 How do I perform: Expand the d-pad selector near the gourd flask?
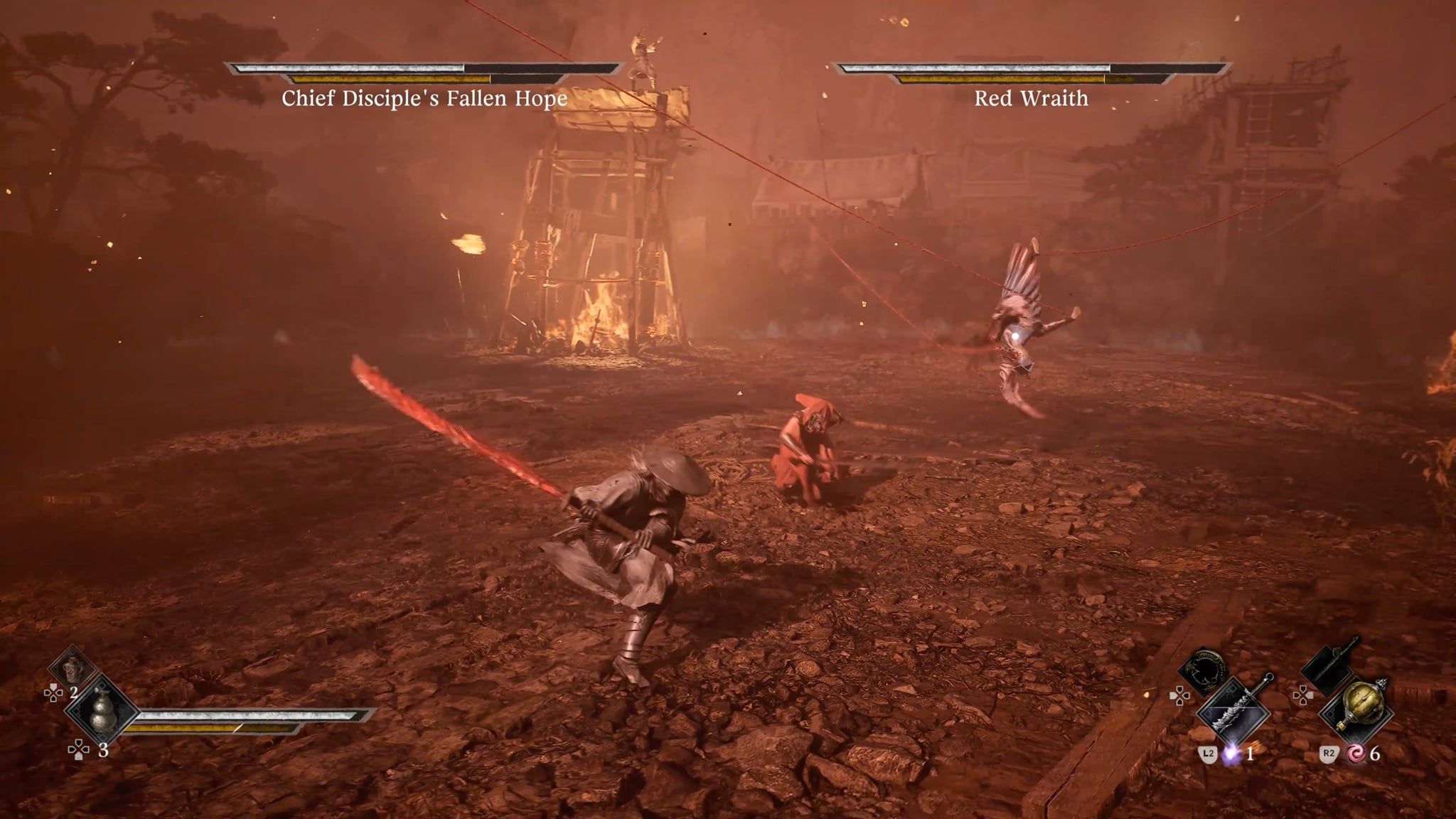78,749
